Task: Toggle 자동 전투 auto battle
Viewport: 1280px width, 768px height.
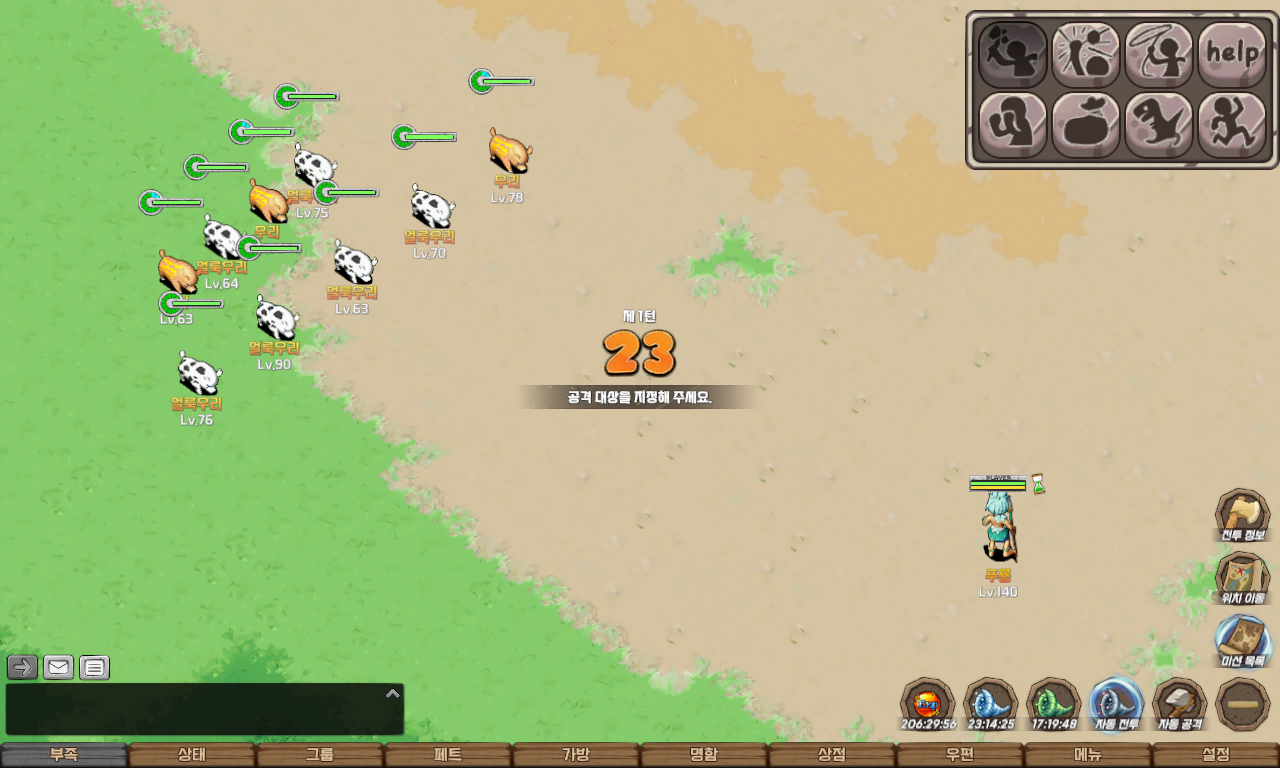Action: 1116,705
